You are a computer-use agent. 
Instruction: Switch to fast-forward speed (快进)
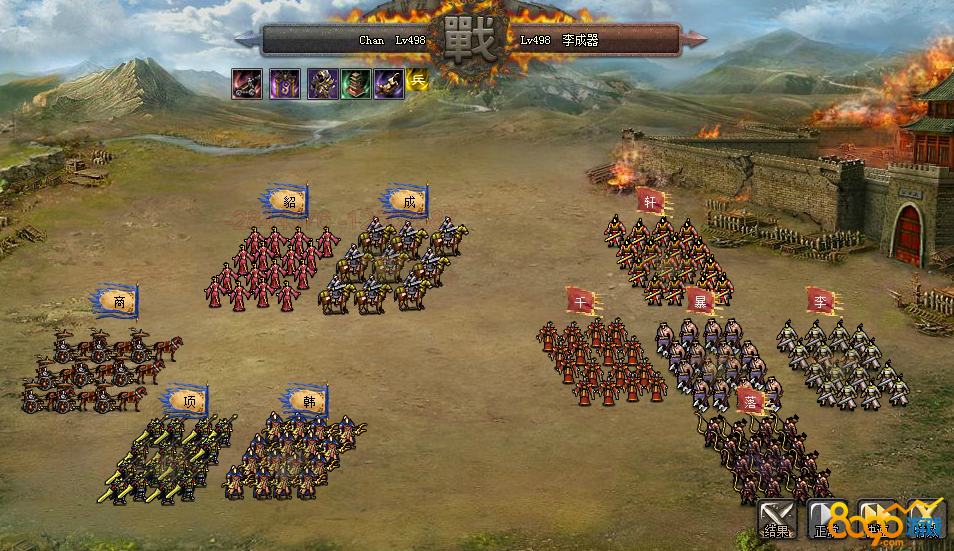(876, 518)
